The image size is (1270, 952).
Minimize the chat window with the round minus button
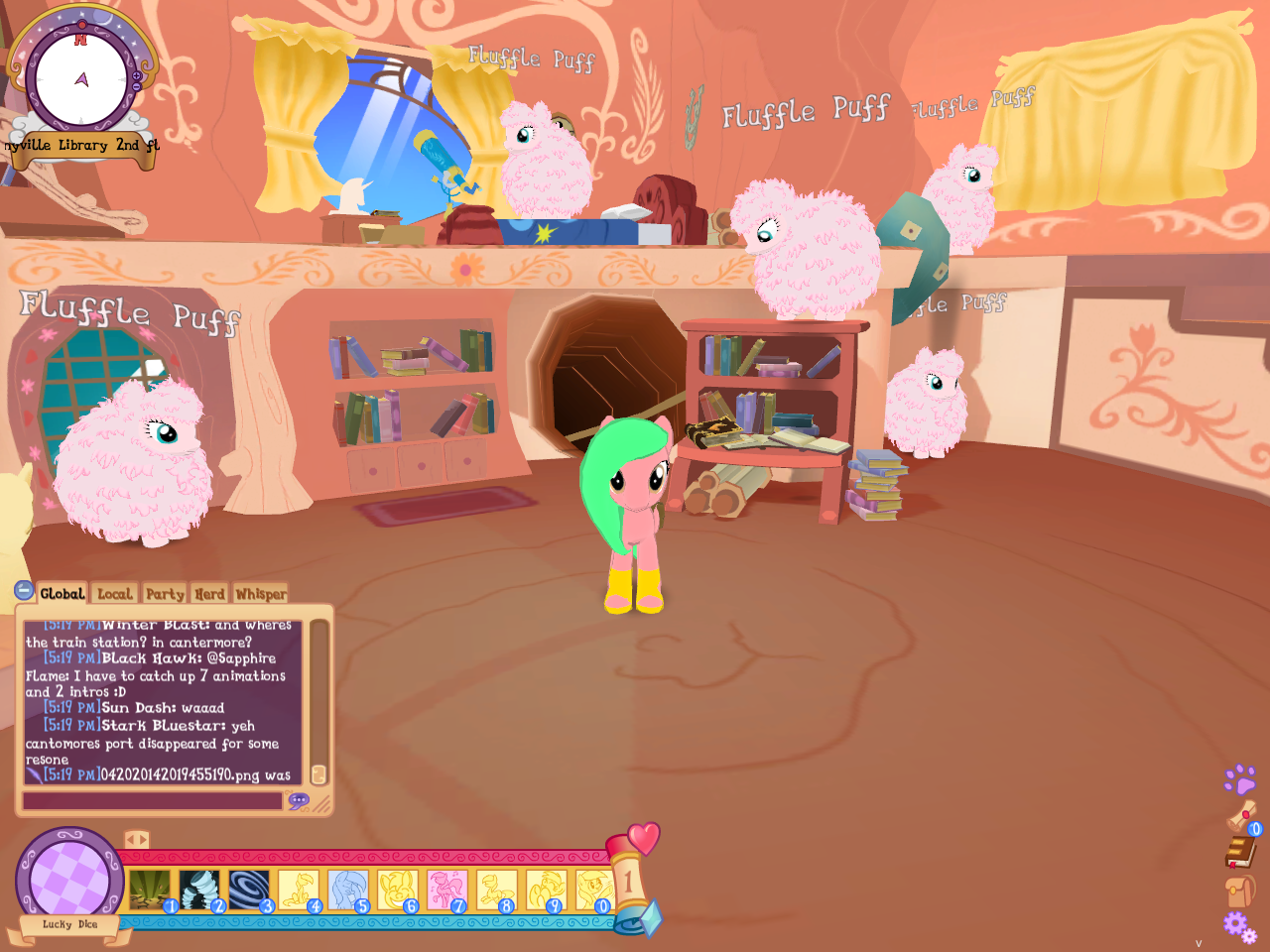(25, 591)
